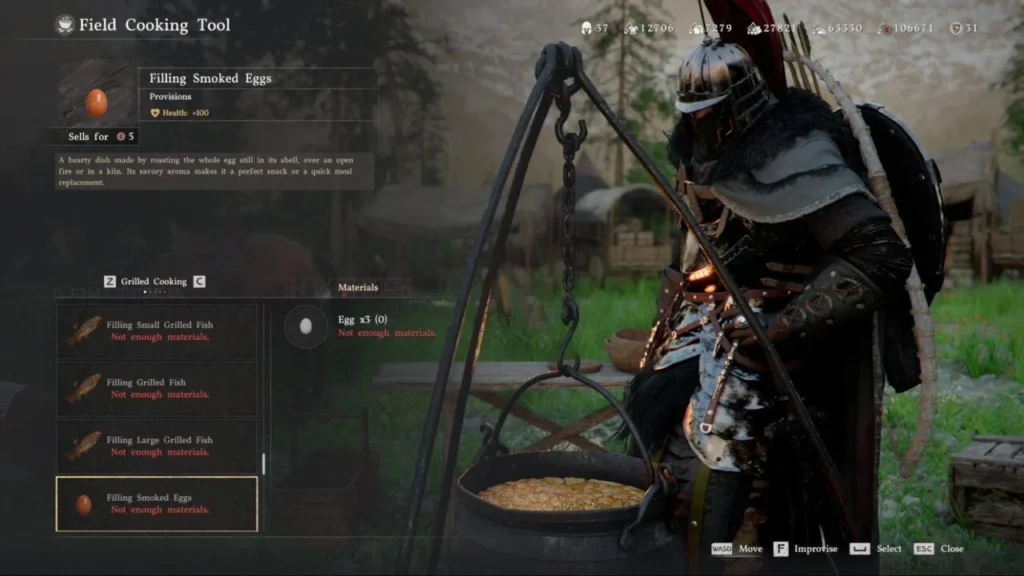The width and height of the screenshot is (1024, 576).
Task: Select the Filling Small Grilled Fish recipe
Action: pos(157,331)
